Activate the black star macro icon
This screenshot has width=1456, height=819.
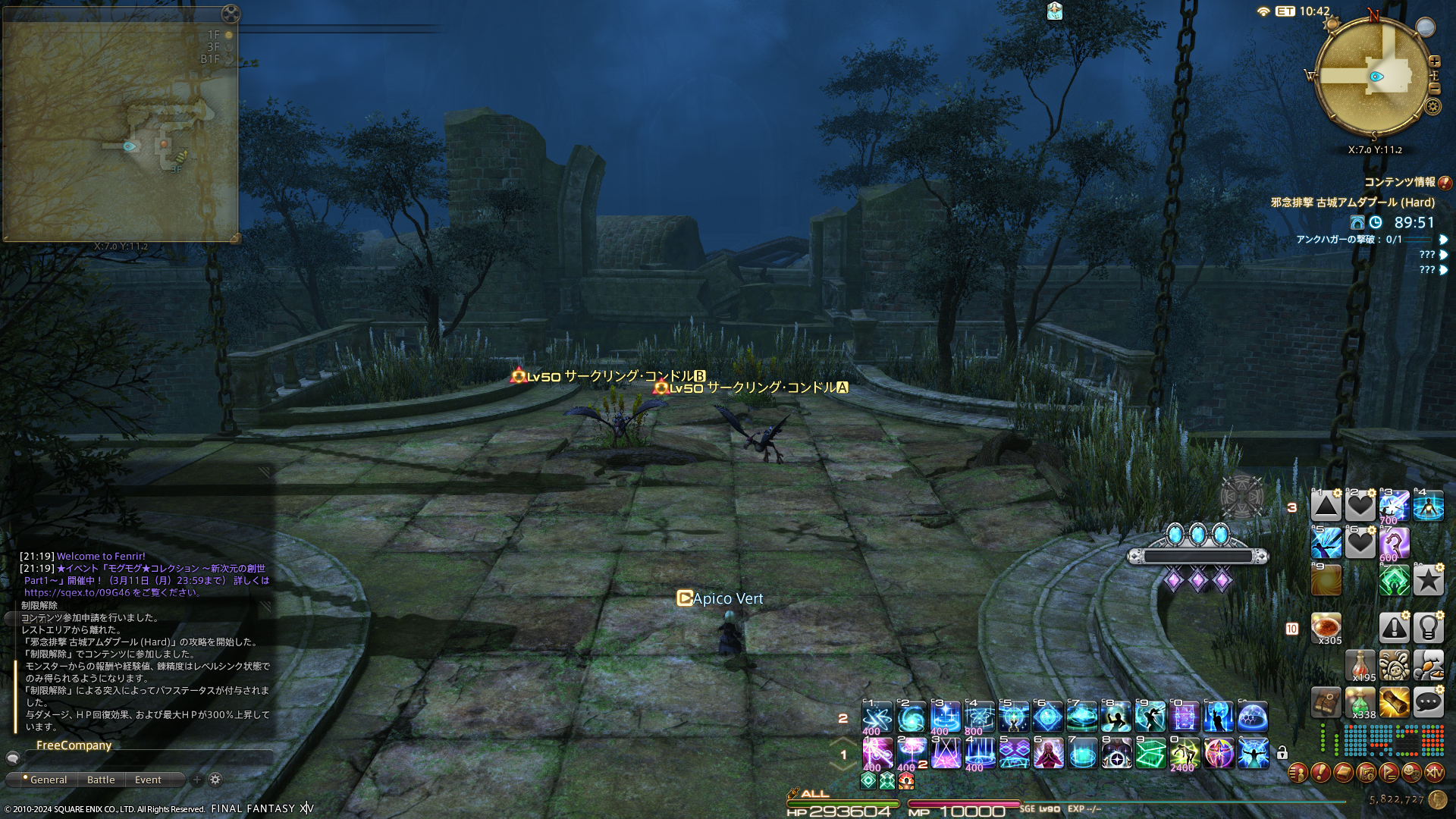[1428, 581]
